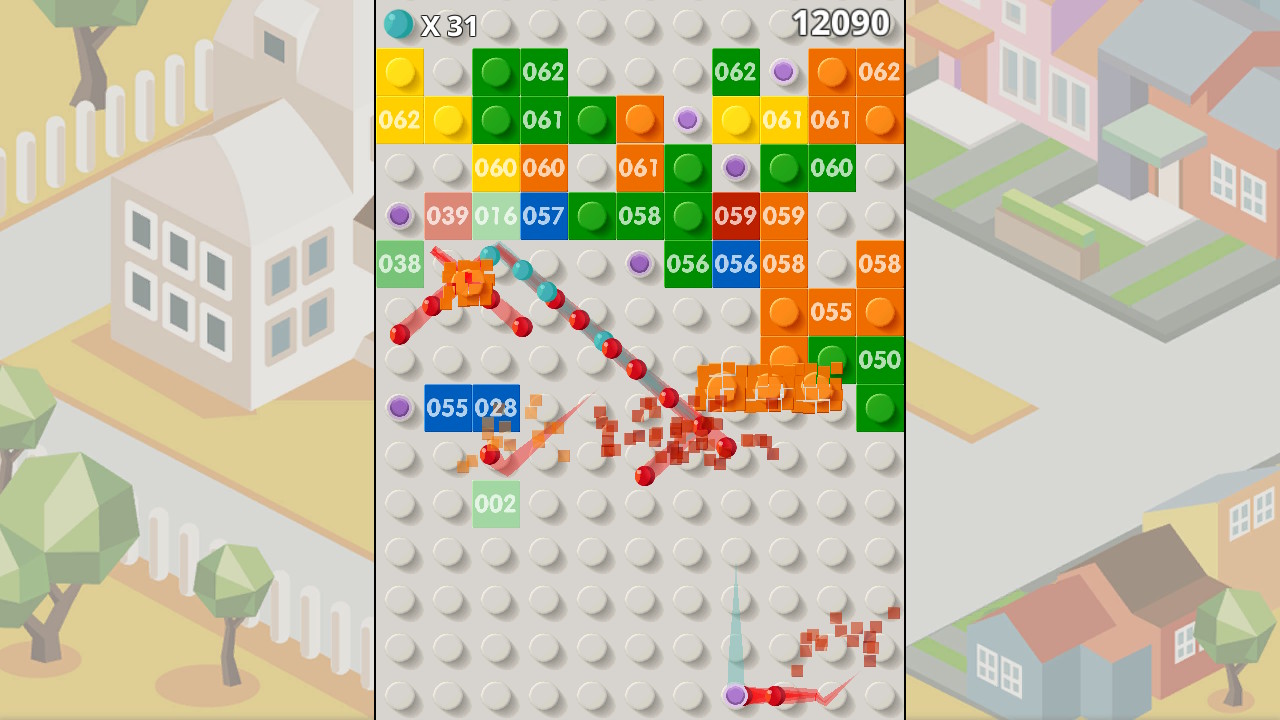Click the yellow brick labeled 061
The height and width of the screenshot is (720, 1280).
pyautogui.click(x=785, y=120)
